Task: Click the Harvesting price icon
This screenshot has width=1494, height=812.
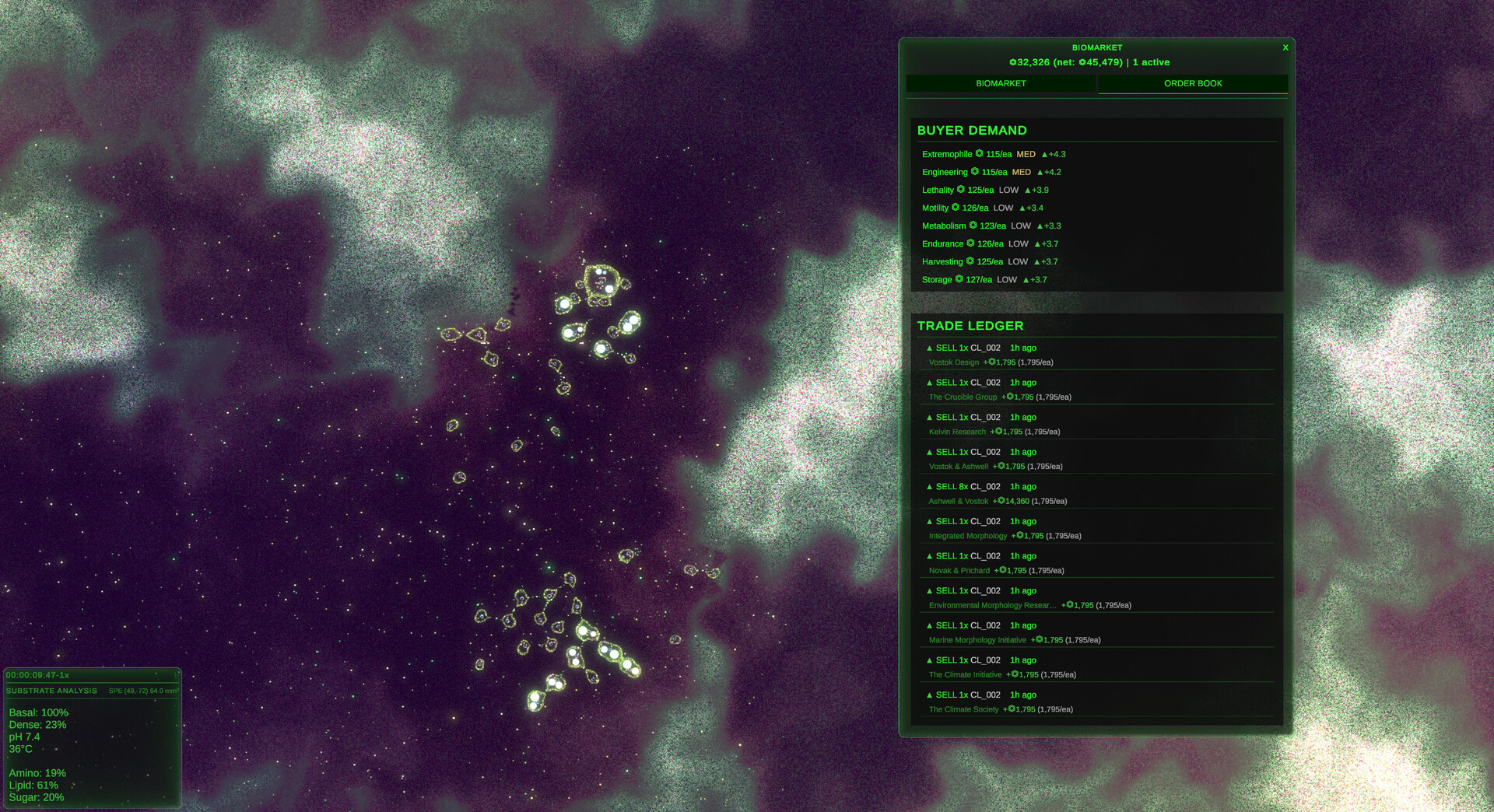Action: click(x=970, y=261)
